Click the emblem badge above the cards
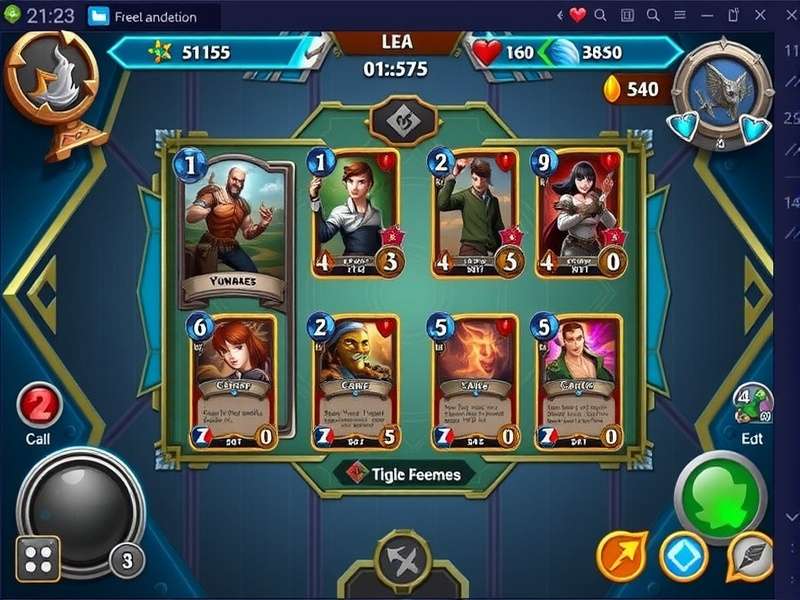This screenshot has height=600, width=800. [x=404, y=122]
